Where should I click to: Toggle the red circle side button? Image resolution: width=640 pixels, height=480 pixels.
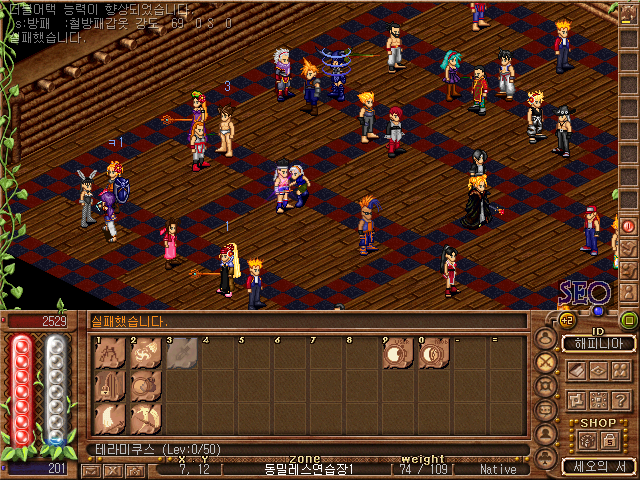pyautogui.click(x=629, y=225)
